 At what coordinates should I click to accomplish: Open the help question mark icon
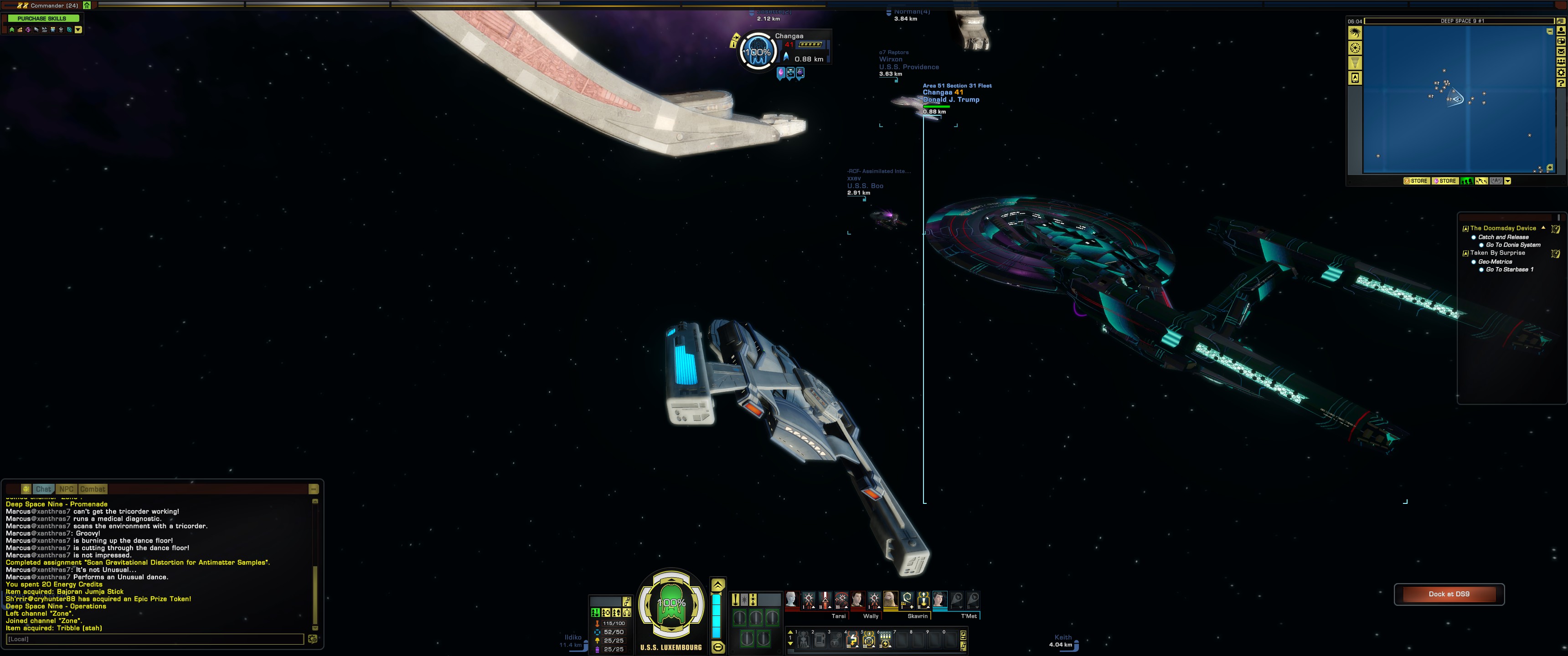point(1561,83)
